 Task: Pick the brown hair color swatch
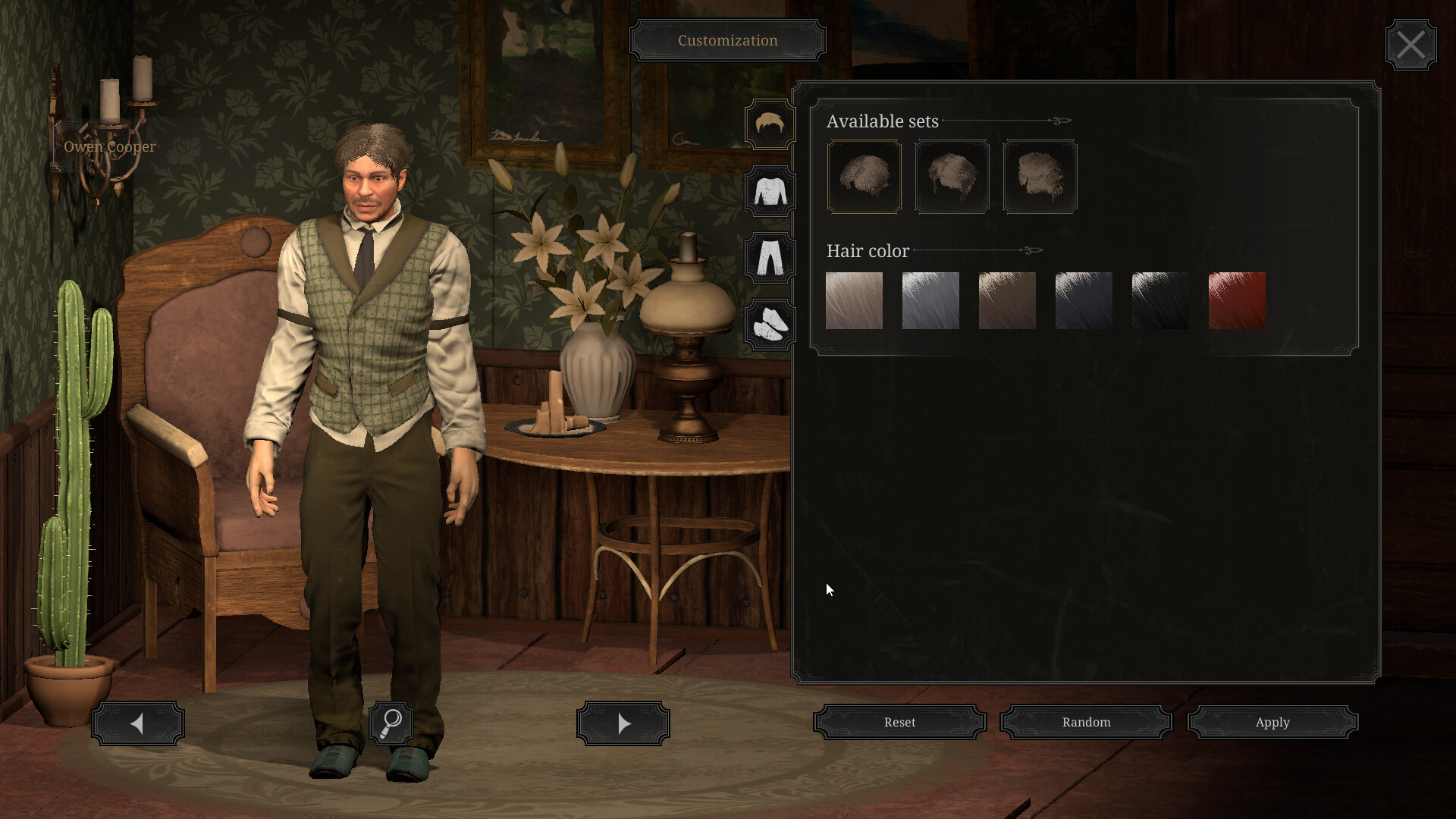1007,300
